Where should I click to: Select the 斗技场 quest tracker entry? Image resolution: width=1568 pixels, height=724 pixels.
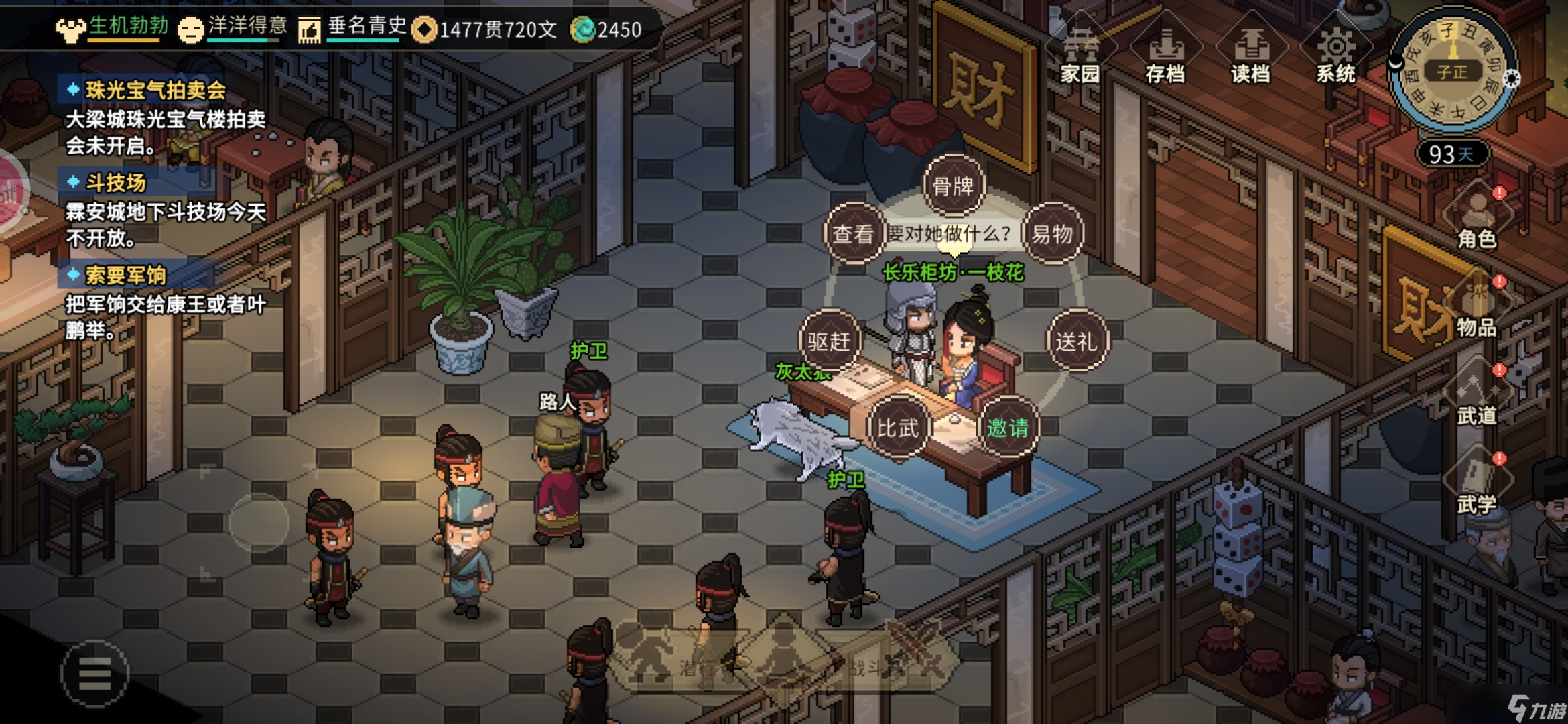tap(115, 182)
